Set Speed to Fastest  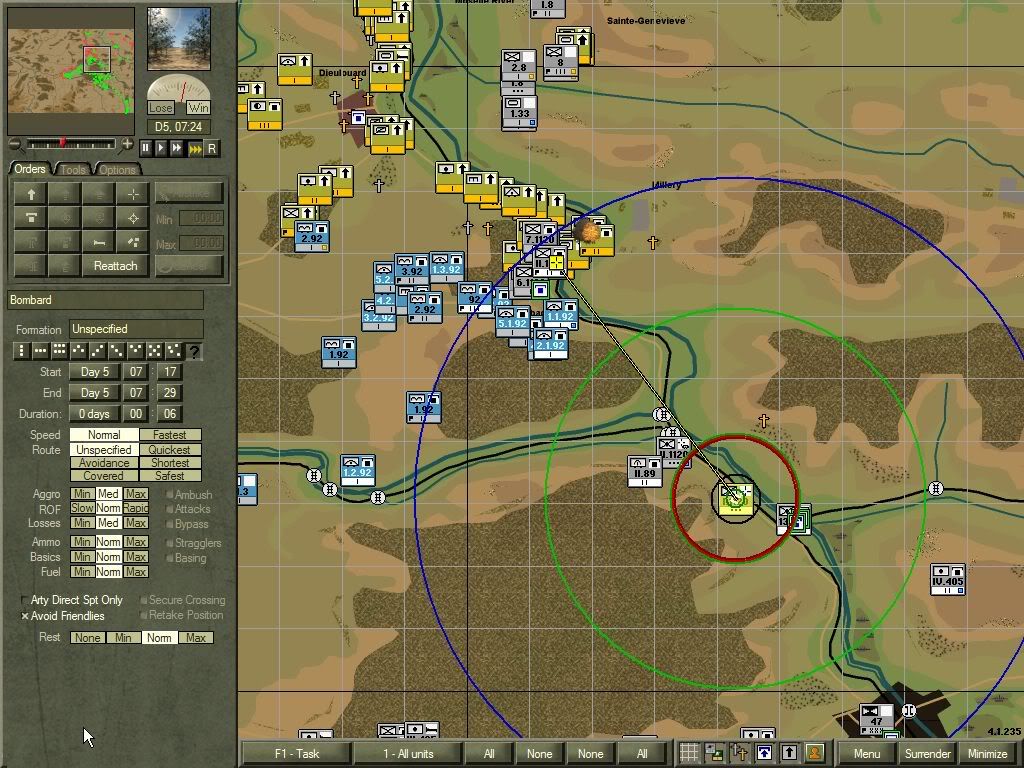point(170,435)
